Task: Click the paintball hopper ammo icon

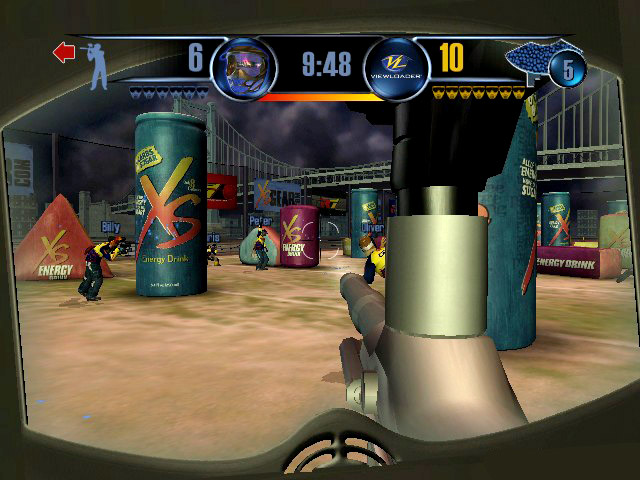Action: (x=532, y=63)
